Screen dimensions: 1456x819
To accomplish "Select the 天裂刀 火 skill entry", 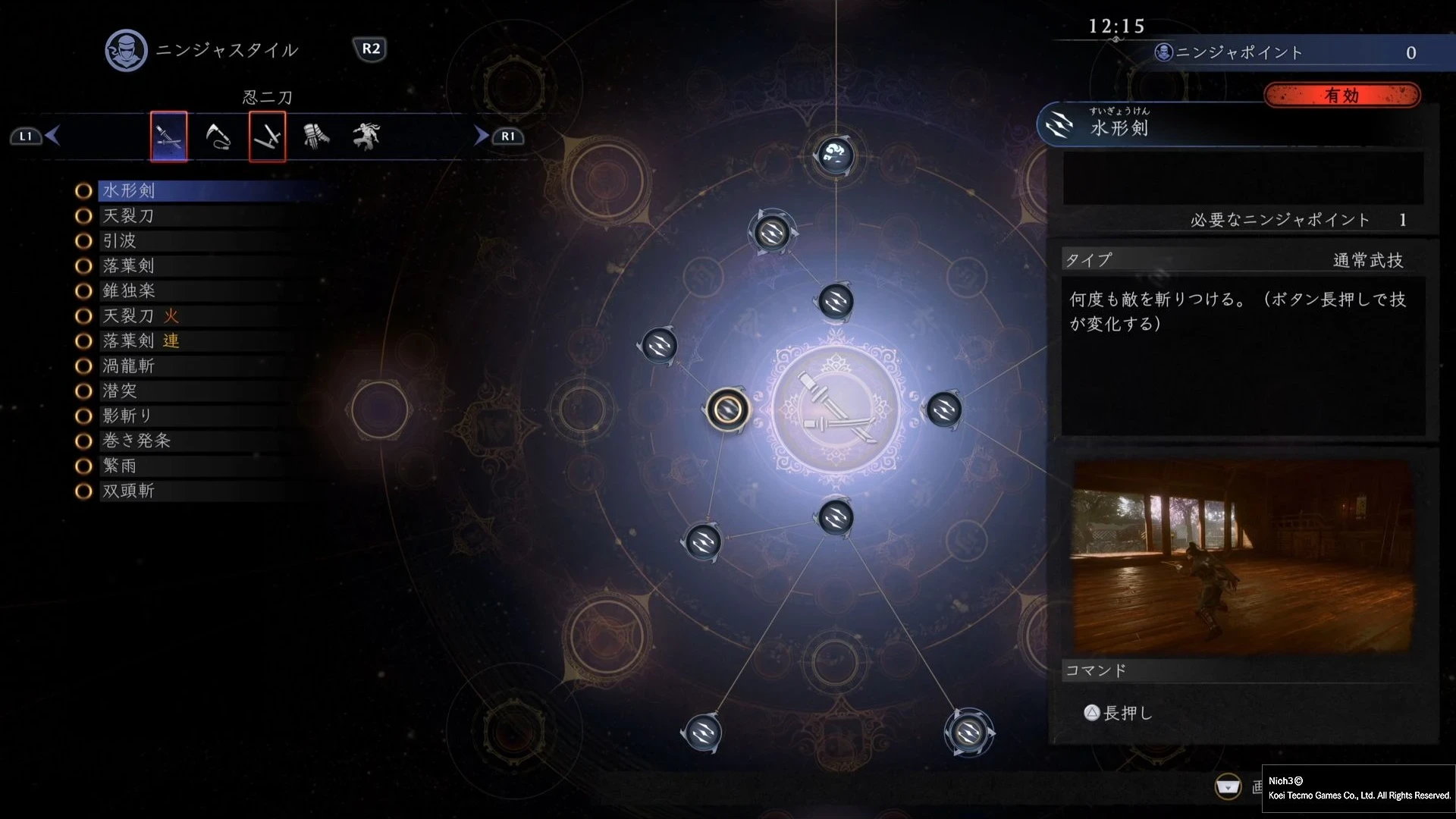I will click(x=141, y=315).
